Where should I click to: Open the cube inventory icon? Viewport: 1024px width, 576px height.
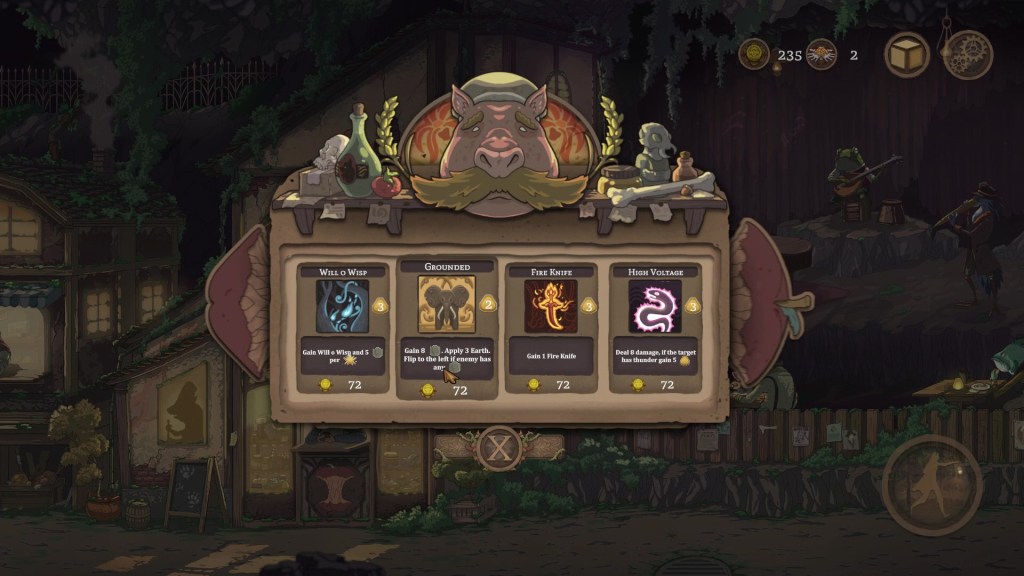coord(907,54)
